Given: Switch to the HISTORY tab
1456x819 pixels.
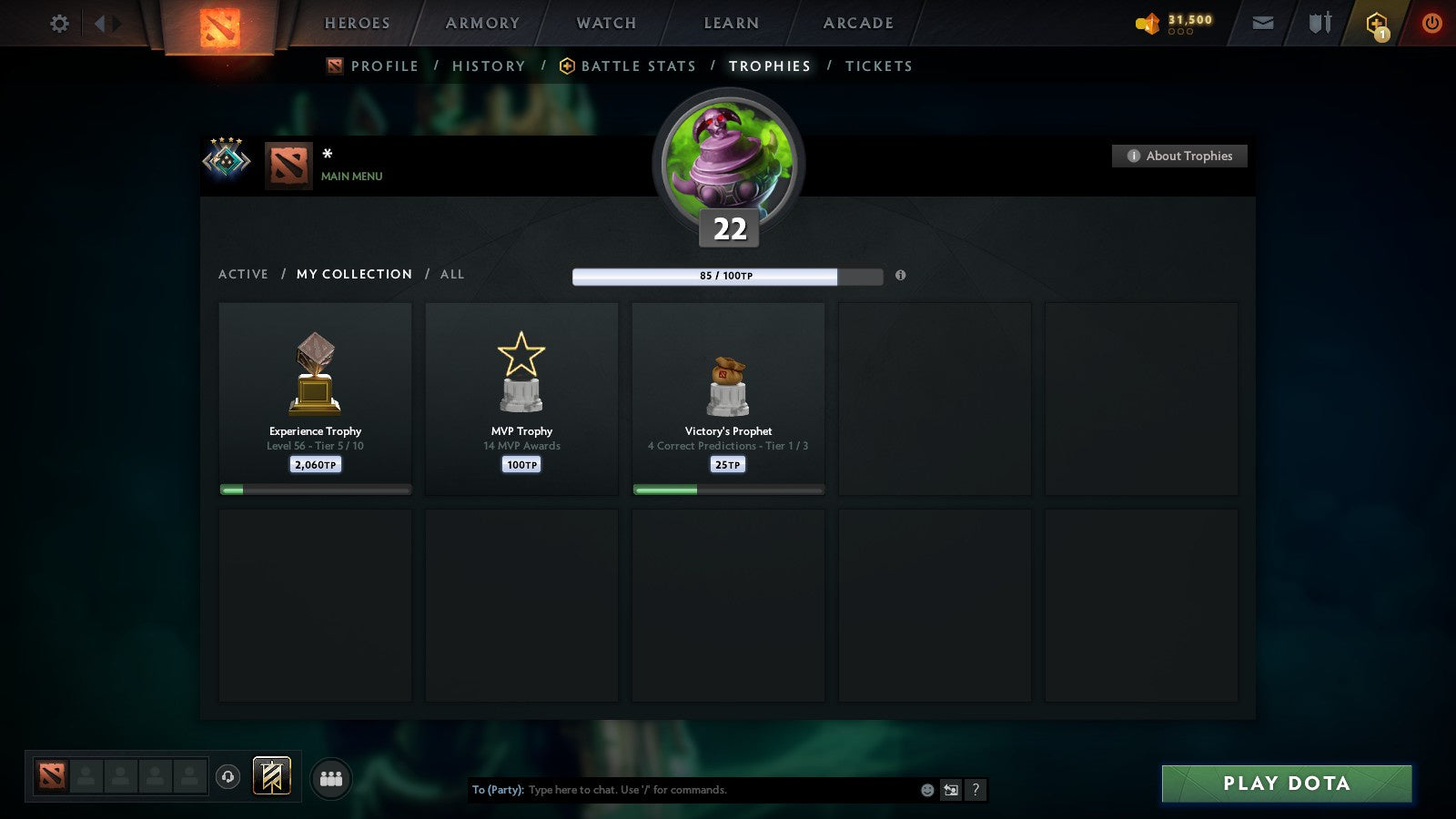Looking at the screenshot, I should [489, 66].
